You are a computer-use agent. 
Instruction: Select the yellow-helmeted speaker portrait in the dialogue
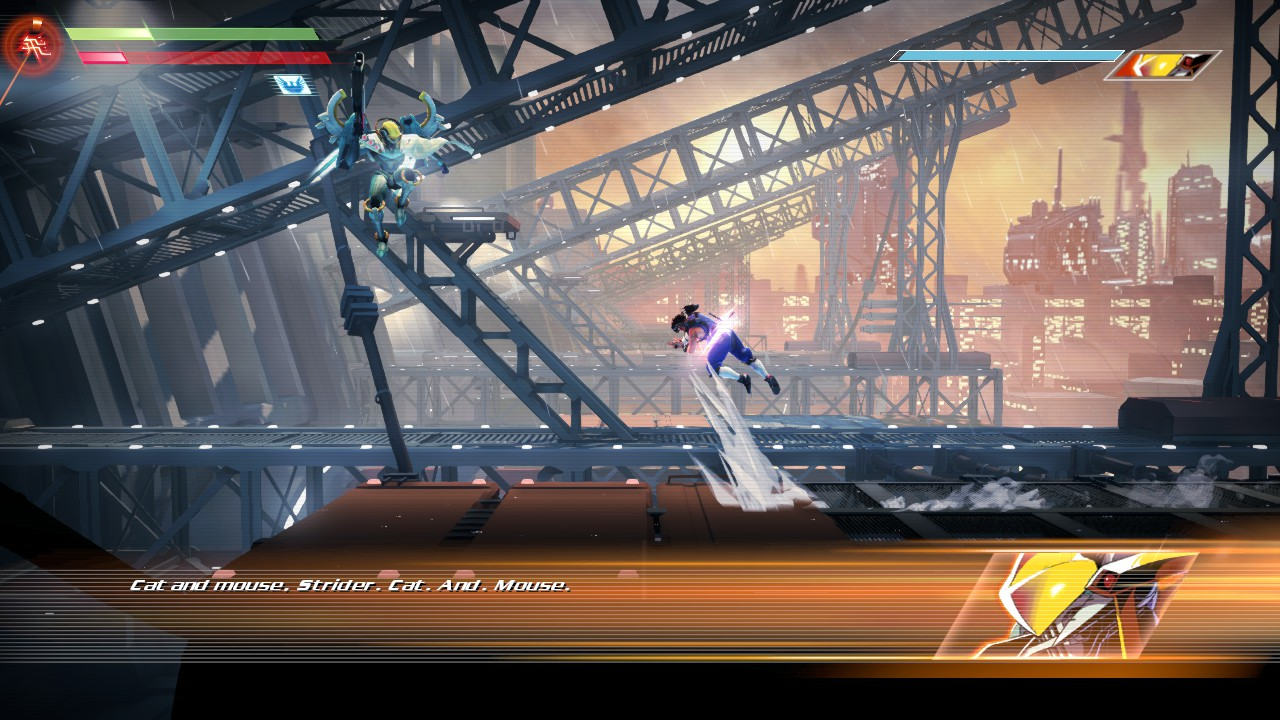coord(1066,605)
